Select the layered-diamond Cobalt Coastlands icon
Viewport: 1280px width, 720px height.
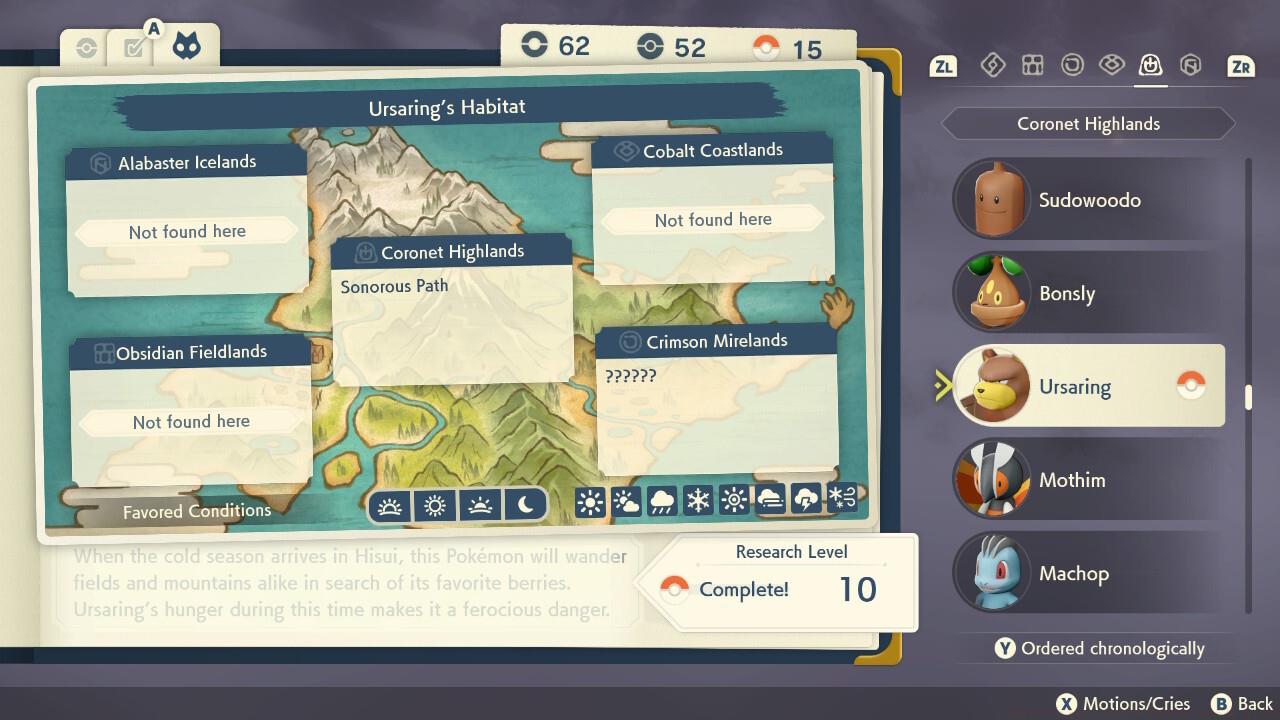point(1111,66)
